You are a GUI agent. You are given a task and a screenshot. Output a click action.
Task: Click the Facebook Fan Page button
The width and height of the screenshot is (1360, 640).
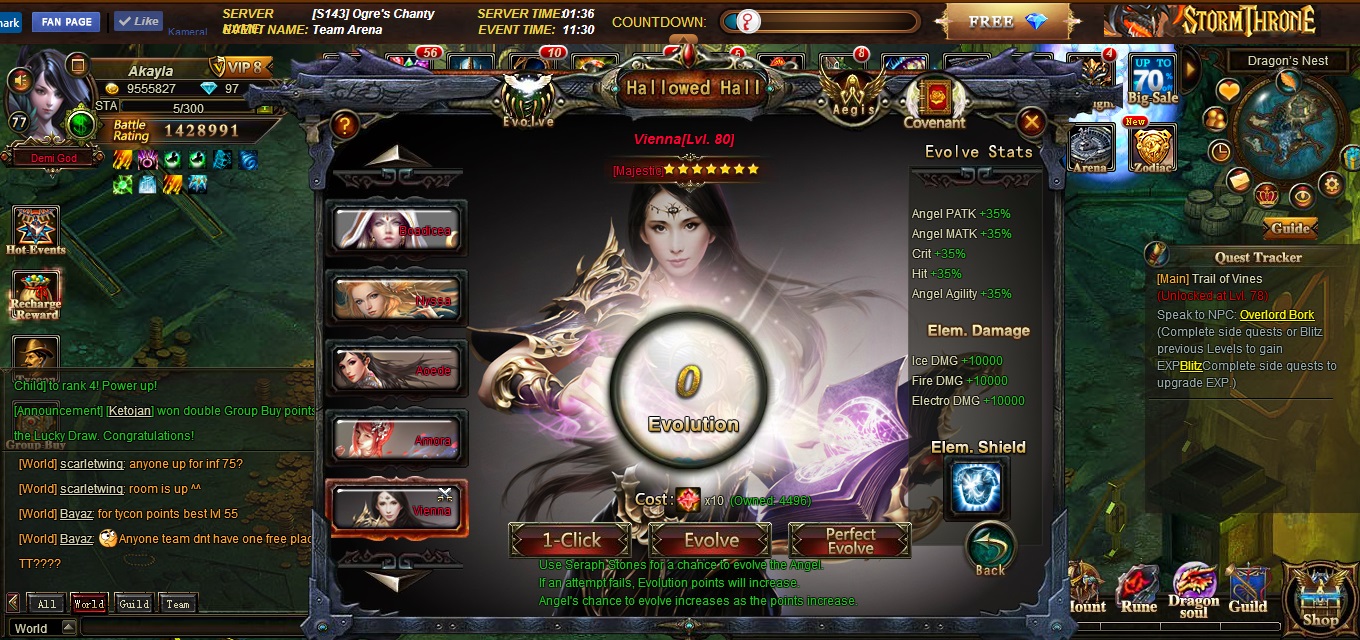67,21
